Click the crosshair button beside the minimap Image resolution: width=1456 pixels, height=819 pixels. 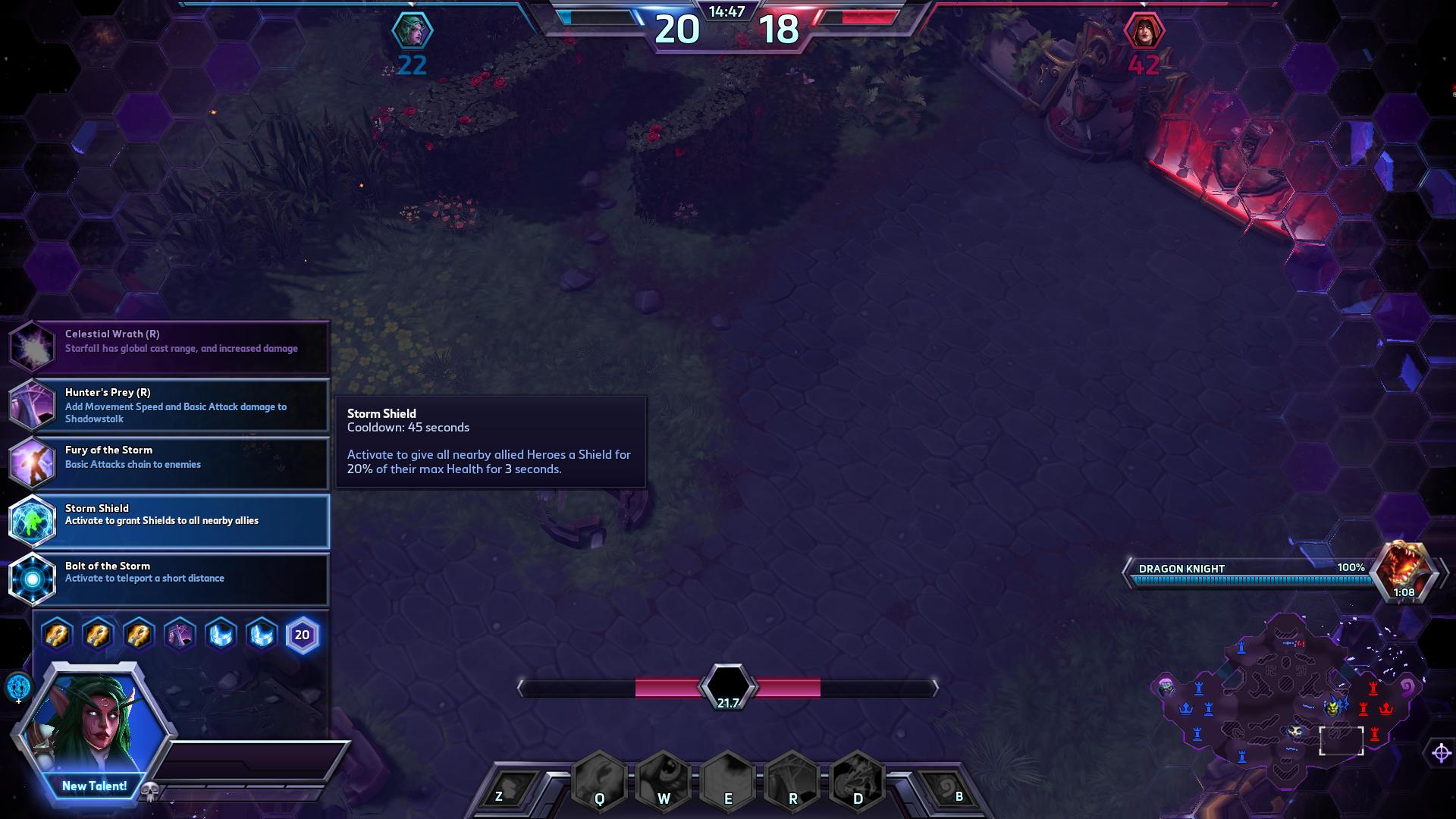1441,752
